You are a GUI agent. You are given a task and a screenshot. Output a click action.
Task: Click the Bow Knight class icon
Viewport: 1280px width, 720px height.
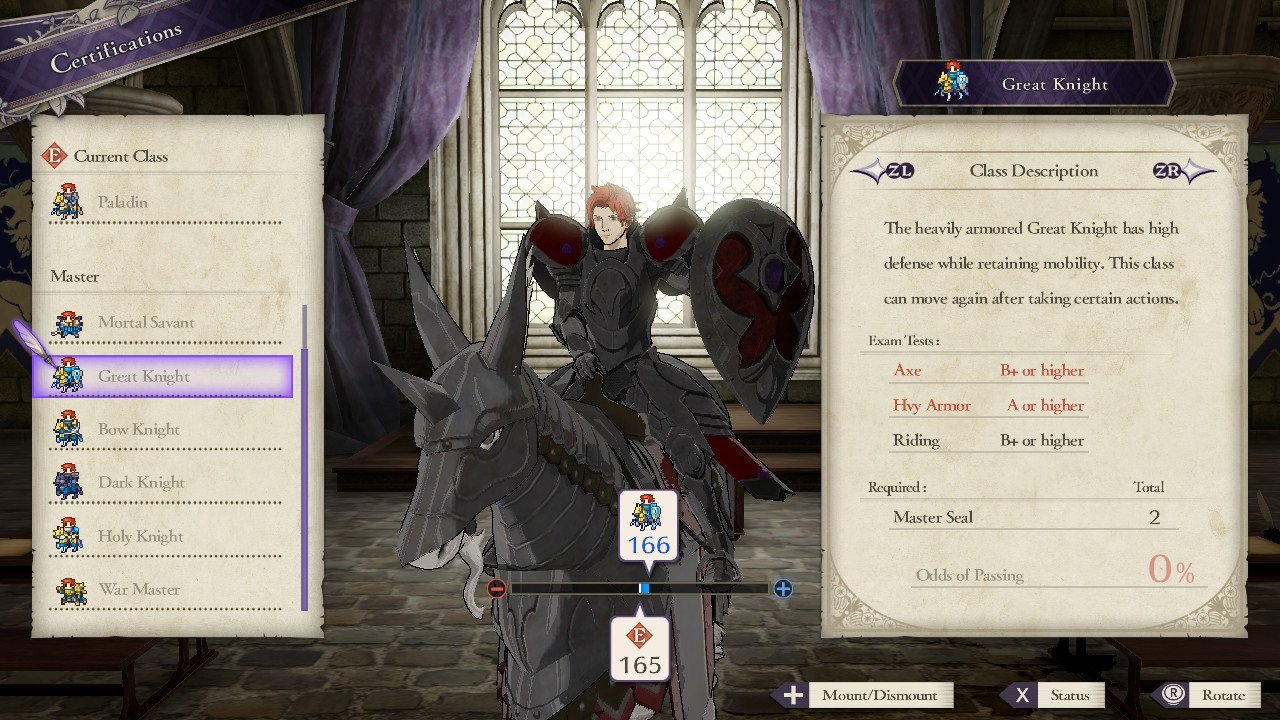[x=67, y=428]
